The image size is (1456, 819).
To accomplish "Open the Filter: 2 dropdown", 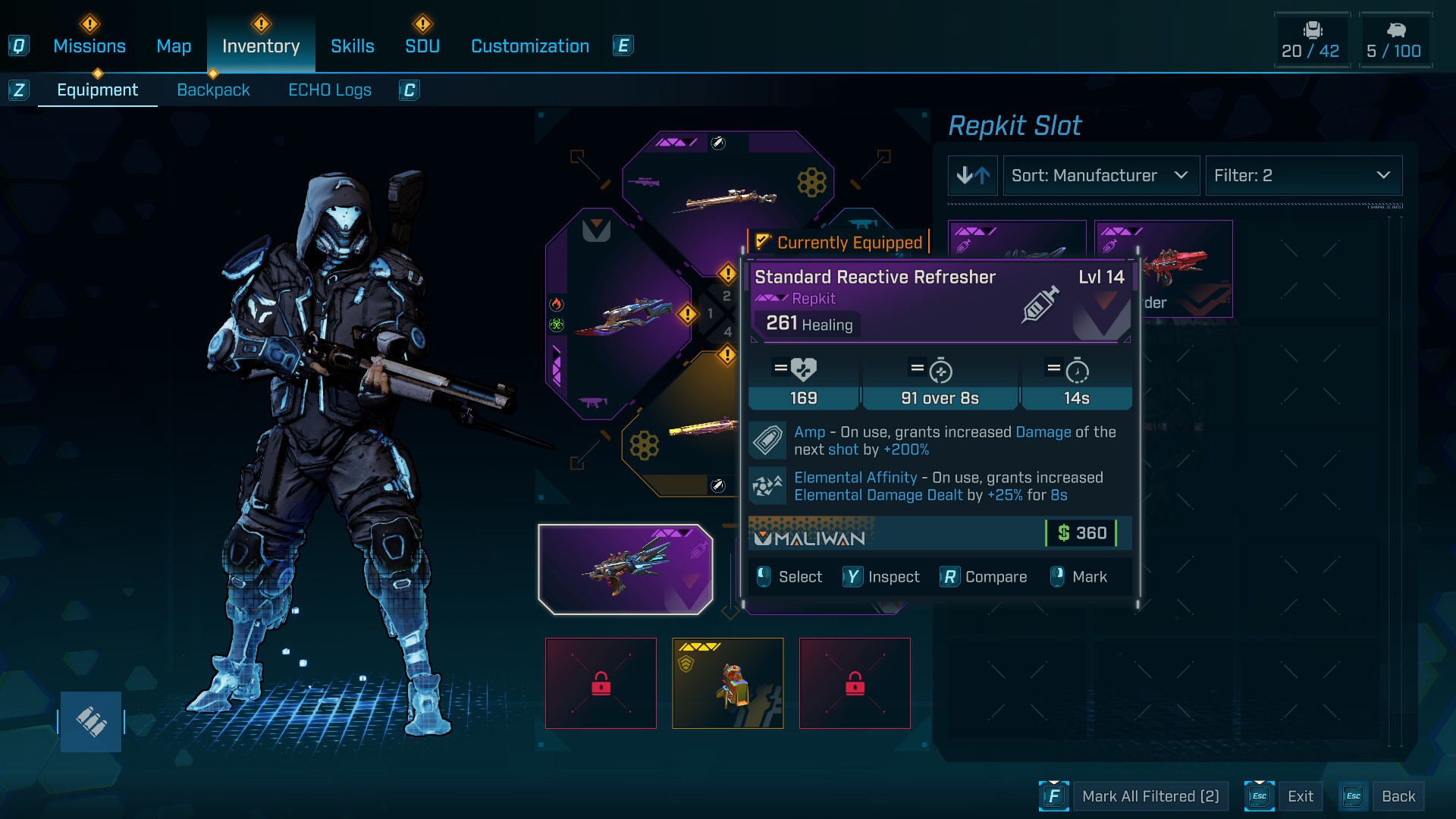I will coord(1303,176).
